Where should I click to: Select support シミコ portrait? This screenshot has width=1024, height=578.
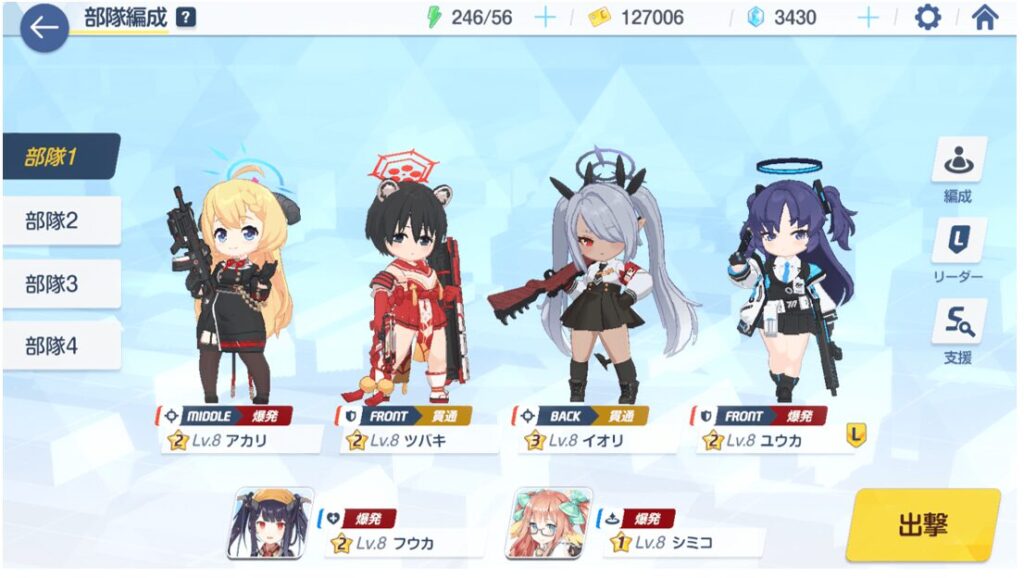tap(548, 523)
